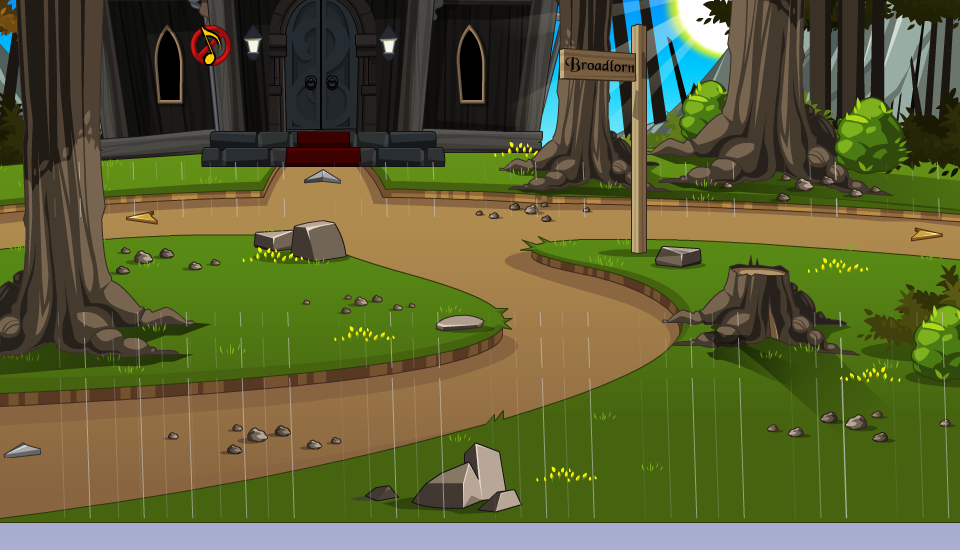Take the gold arrow pointing right
Screen dimensions: 960x550
pos(926,235)
